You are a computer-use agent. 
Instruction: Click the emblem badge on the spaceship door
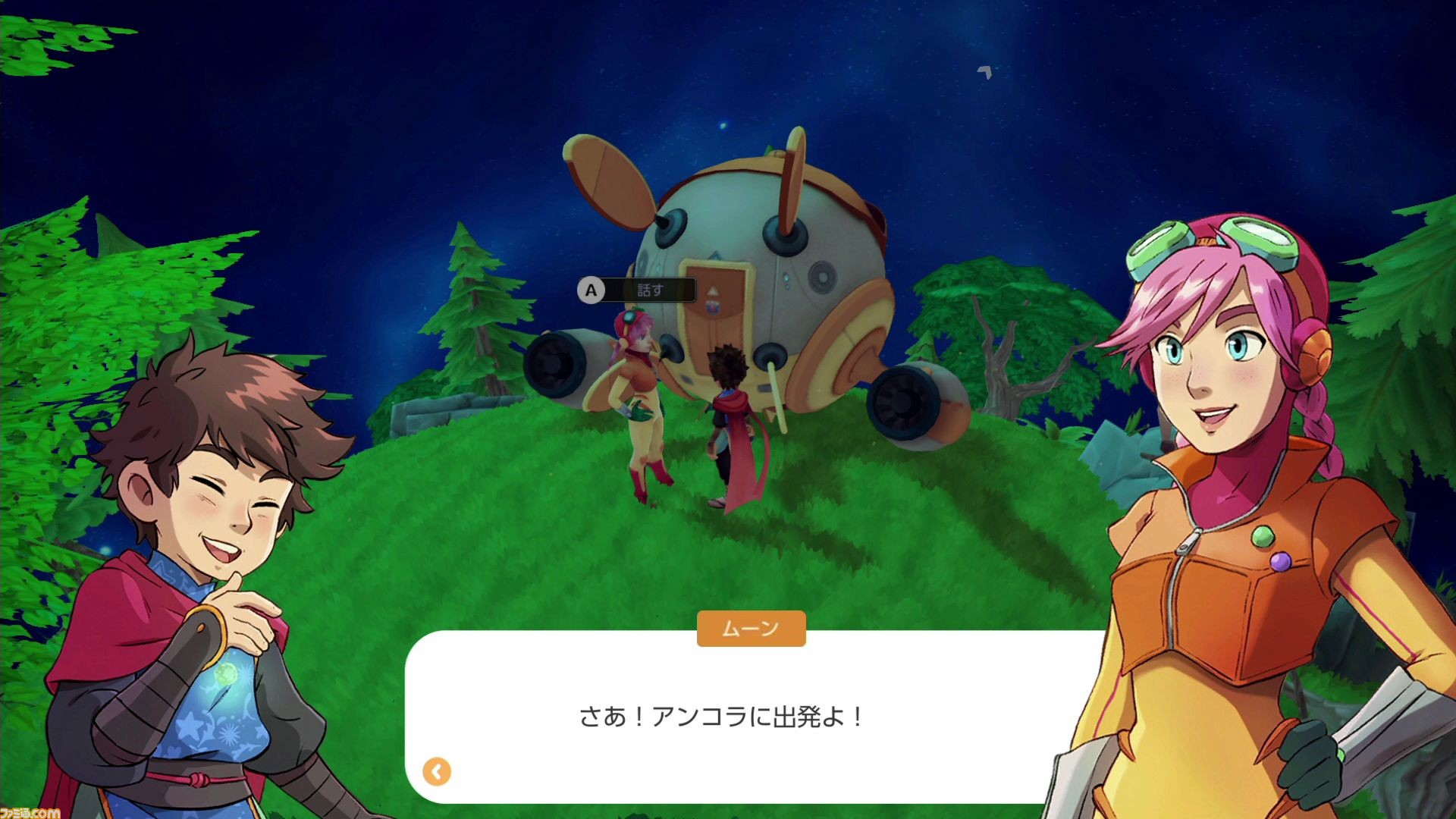click(712, 308)
